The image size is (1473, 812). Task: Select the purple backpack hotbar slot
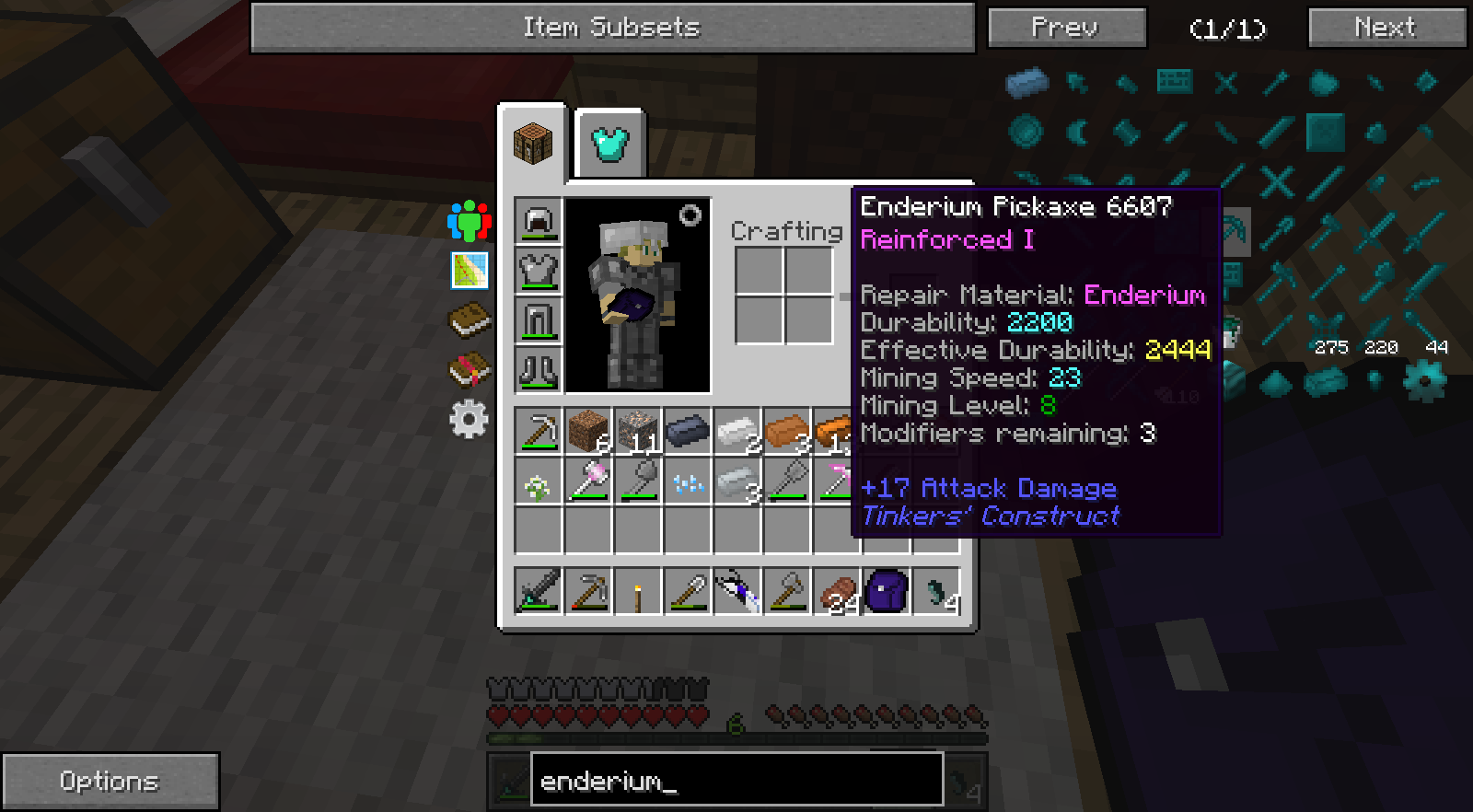pos(887,592)
